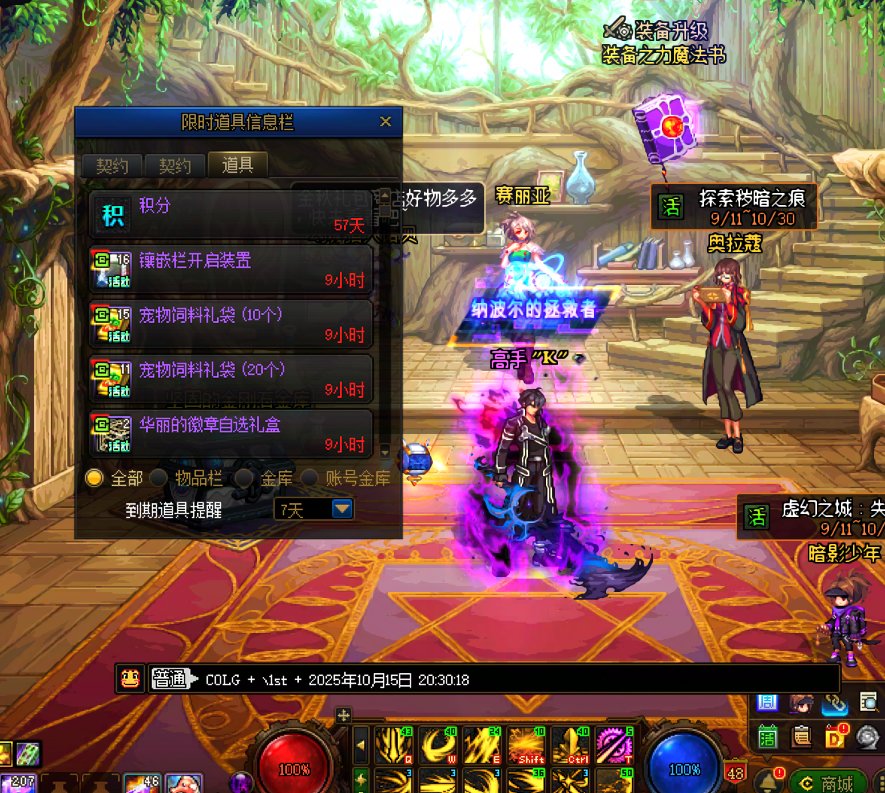This screenshot has height=793, width=885.
Task: Click the chat emoji face icon
Action: click(x=128, y=679)
